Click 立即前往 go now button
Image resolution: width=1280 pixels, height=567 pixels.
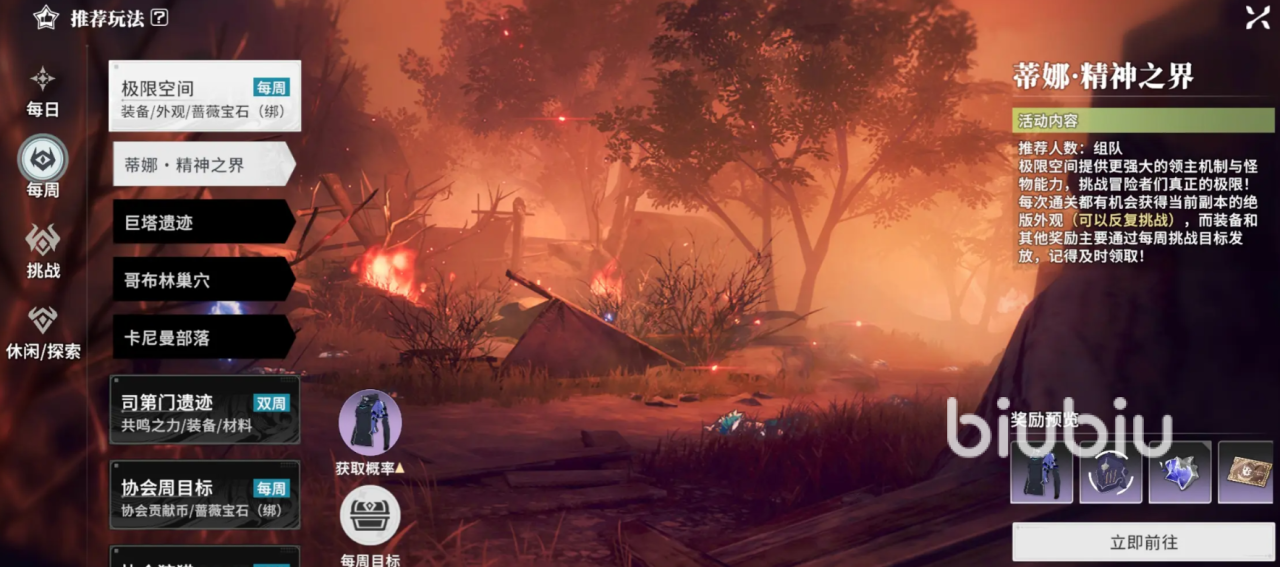pos(1143,542)
